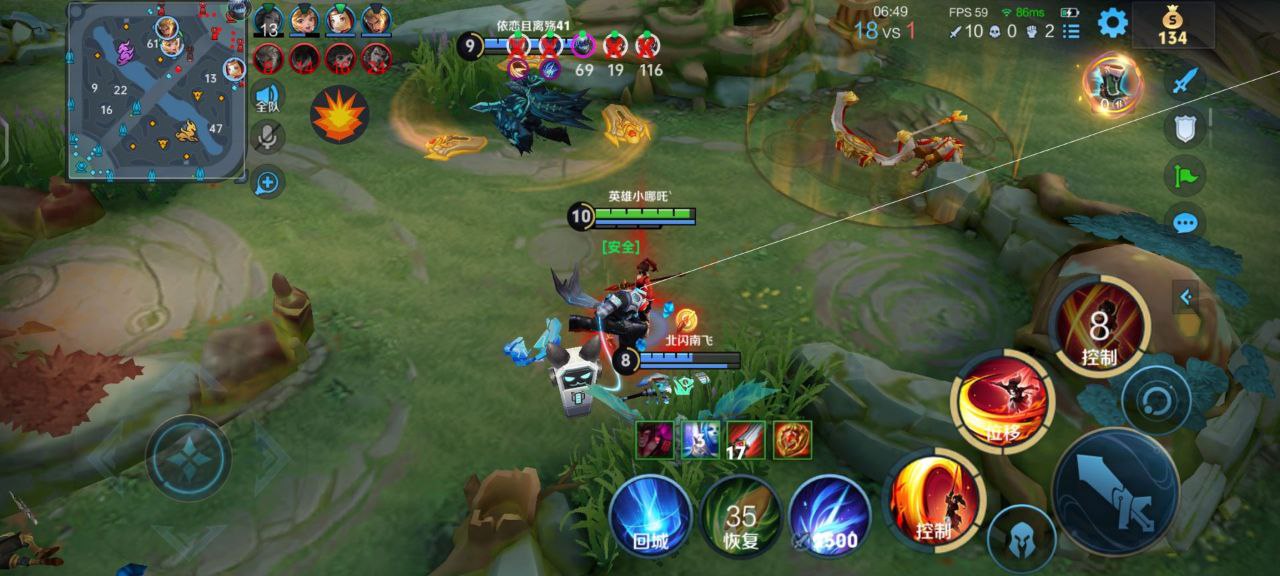Send the blue sword attack signal
1280x576 pixels.
[x=1184, y=80]
